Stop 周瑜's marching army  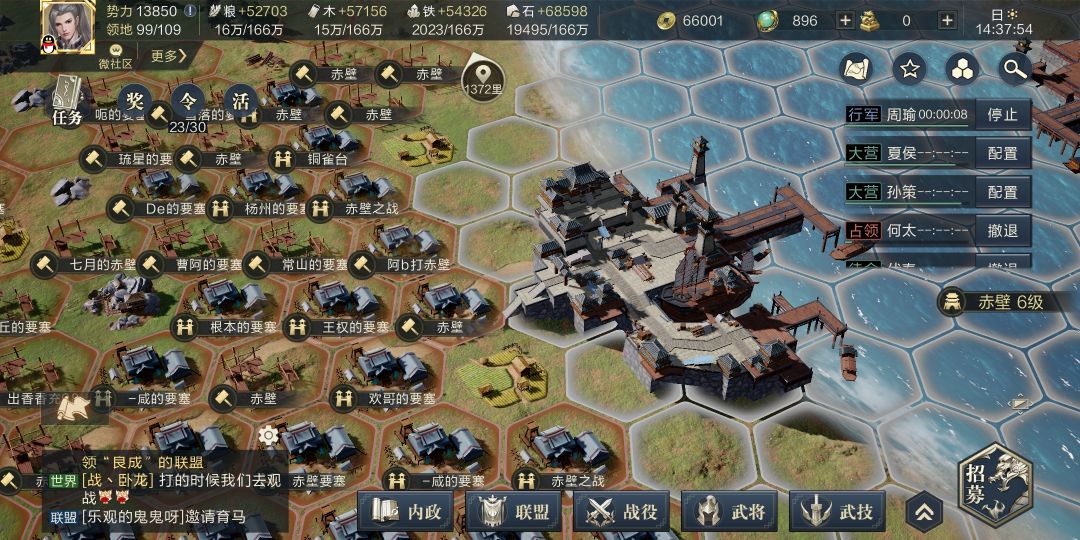[x=1002, y=114]
